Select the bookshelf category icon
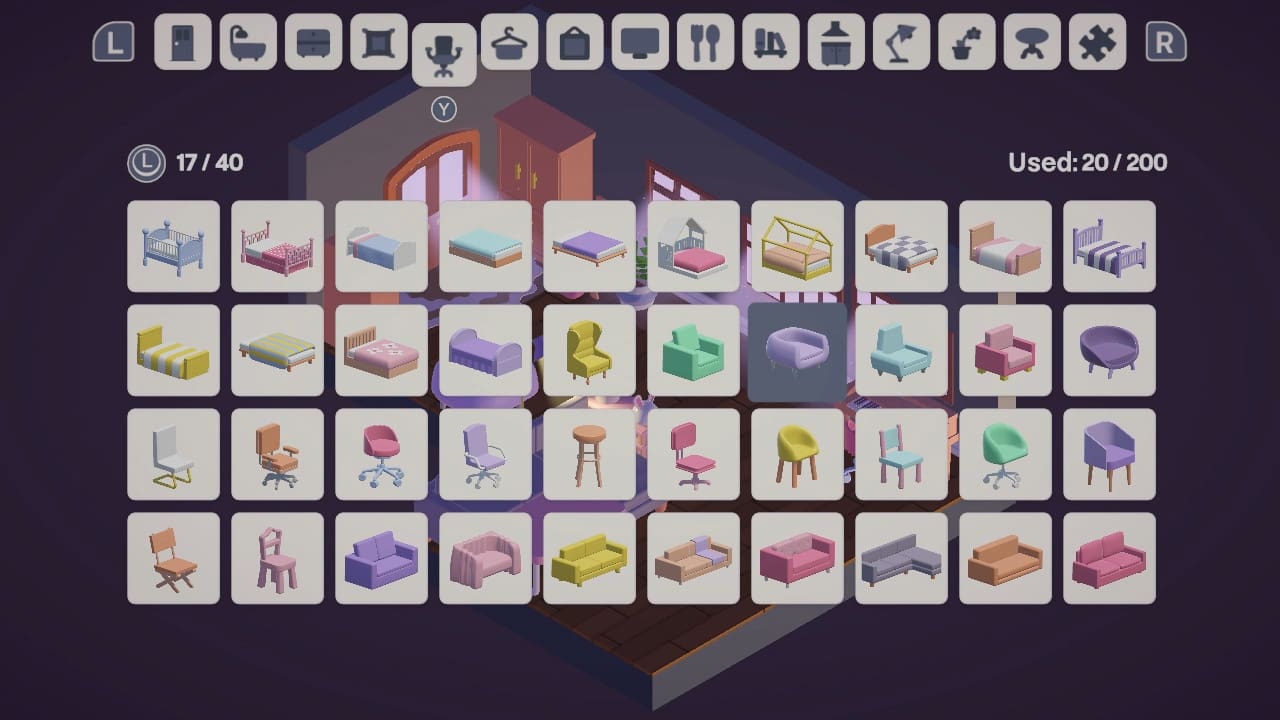 770,45
